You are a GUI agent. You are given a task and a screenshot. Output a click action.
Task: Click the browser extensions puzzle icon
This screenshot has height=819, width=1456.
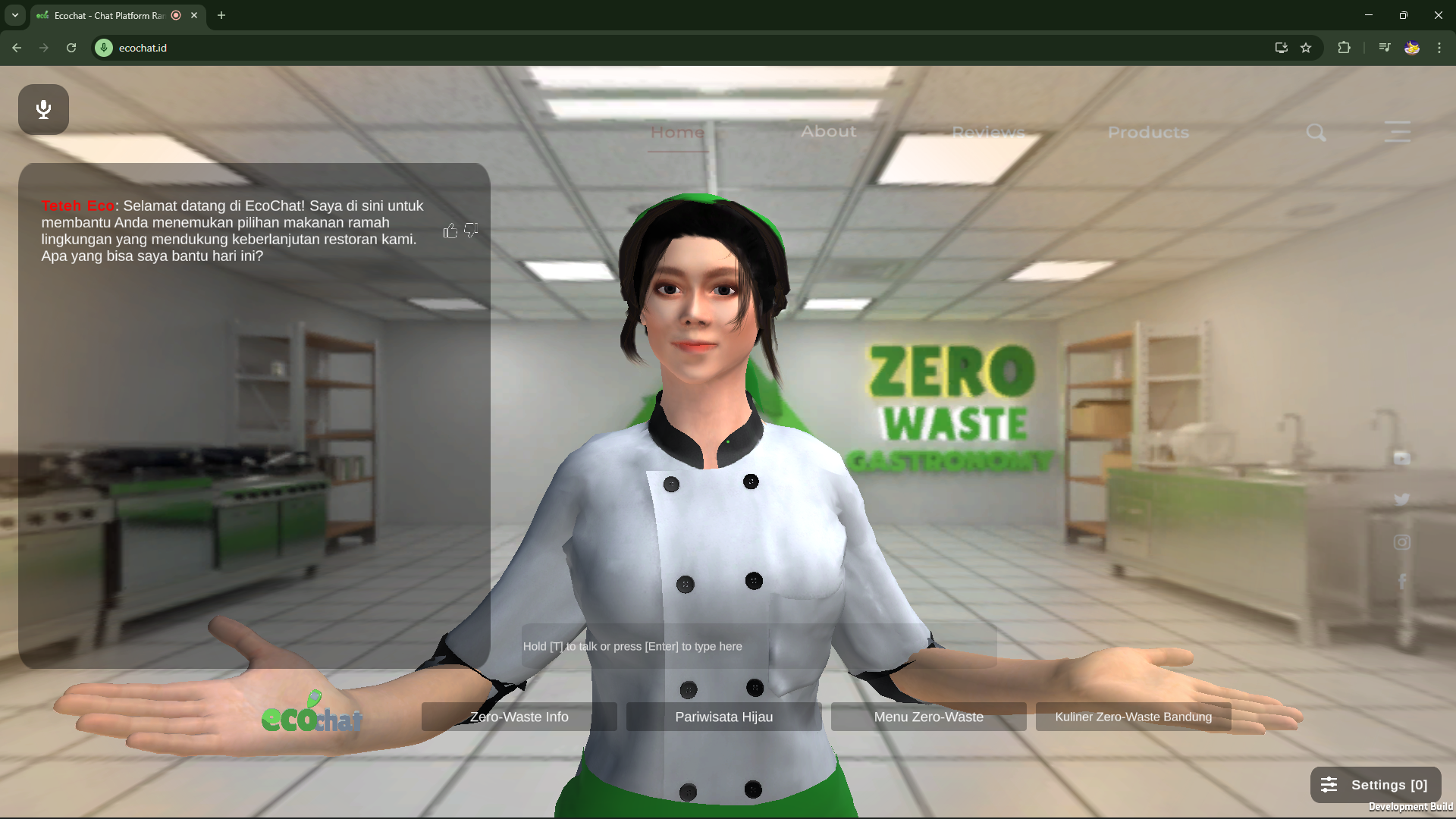(1344, 48)
